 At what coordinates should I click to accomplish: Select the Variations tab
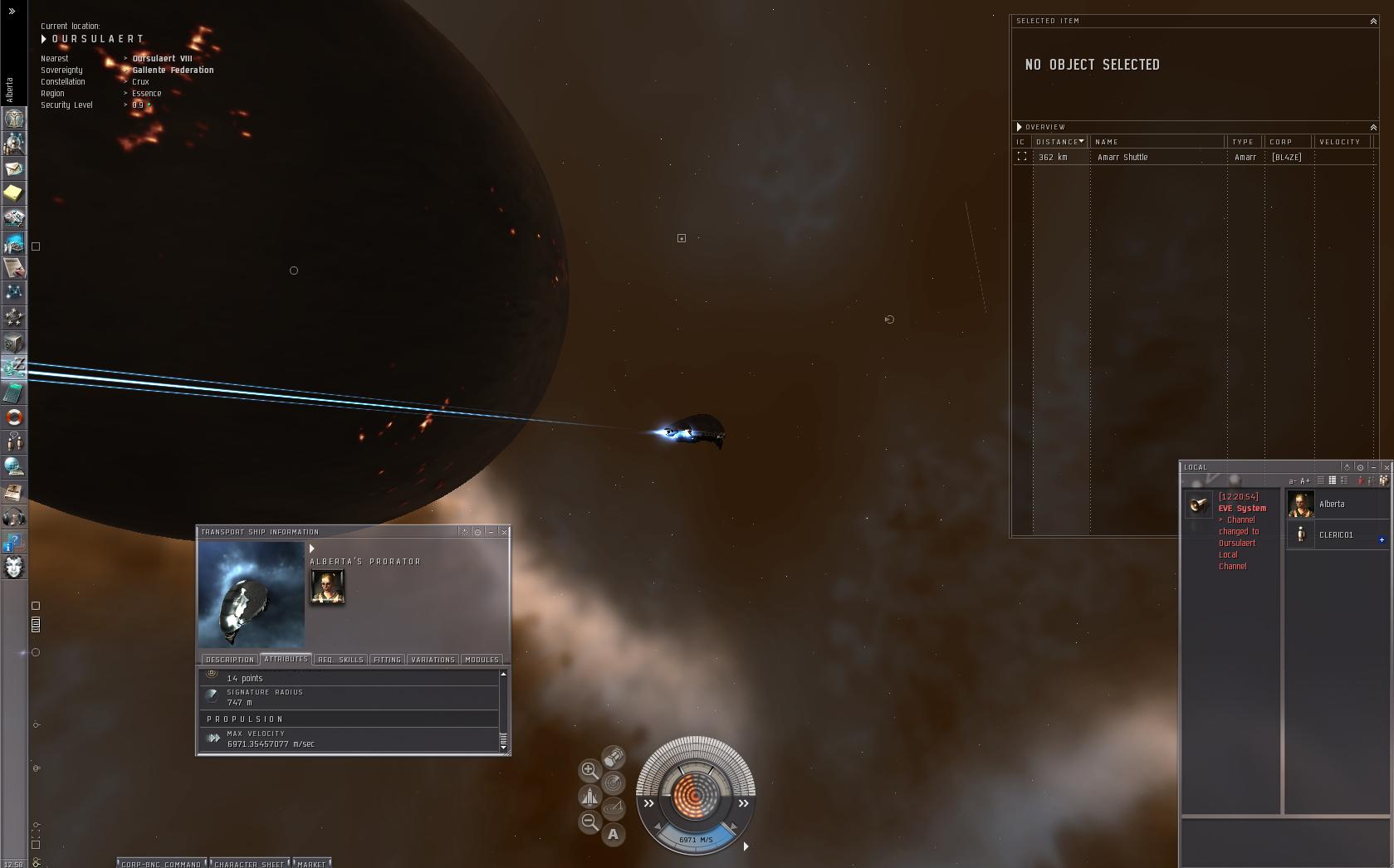tap(433, 660)
